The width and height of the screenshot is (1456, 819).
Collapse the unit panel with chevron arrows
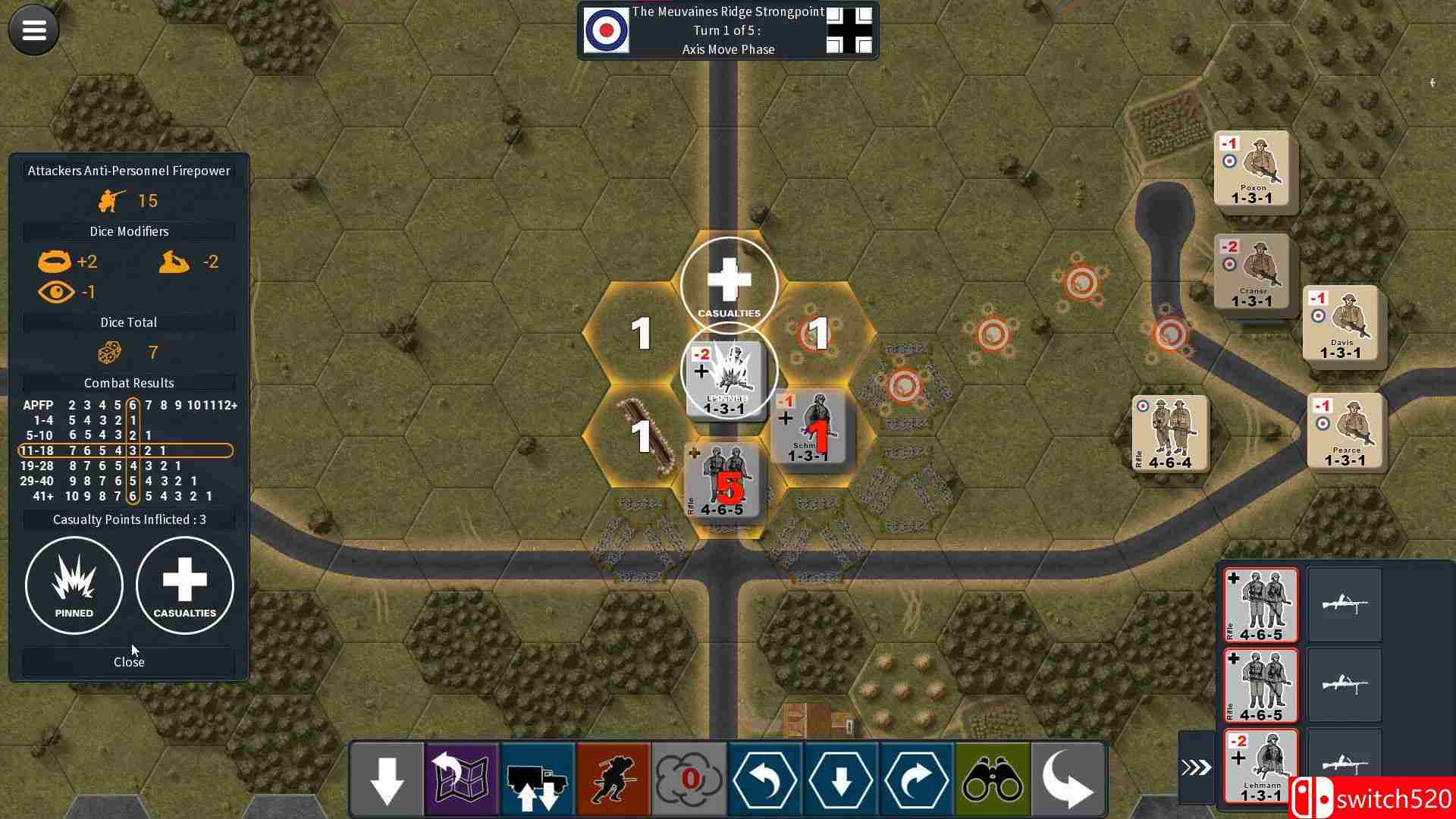pyautogui.click(x=1196, y=767)
